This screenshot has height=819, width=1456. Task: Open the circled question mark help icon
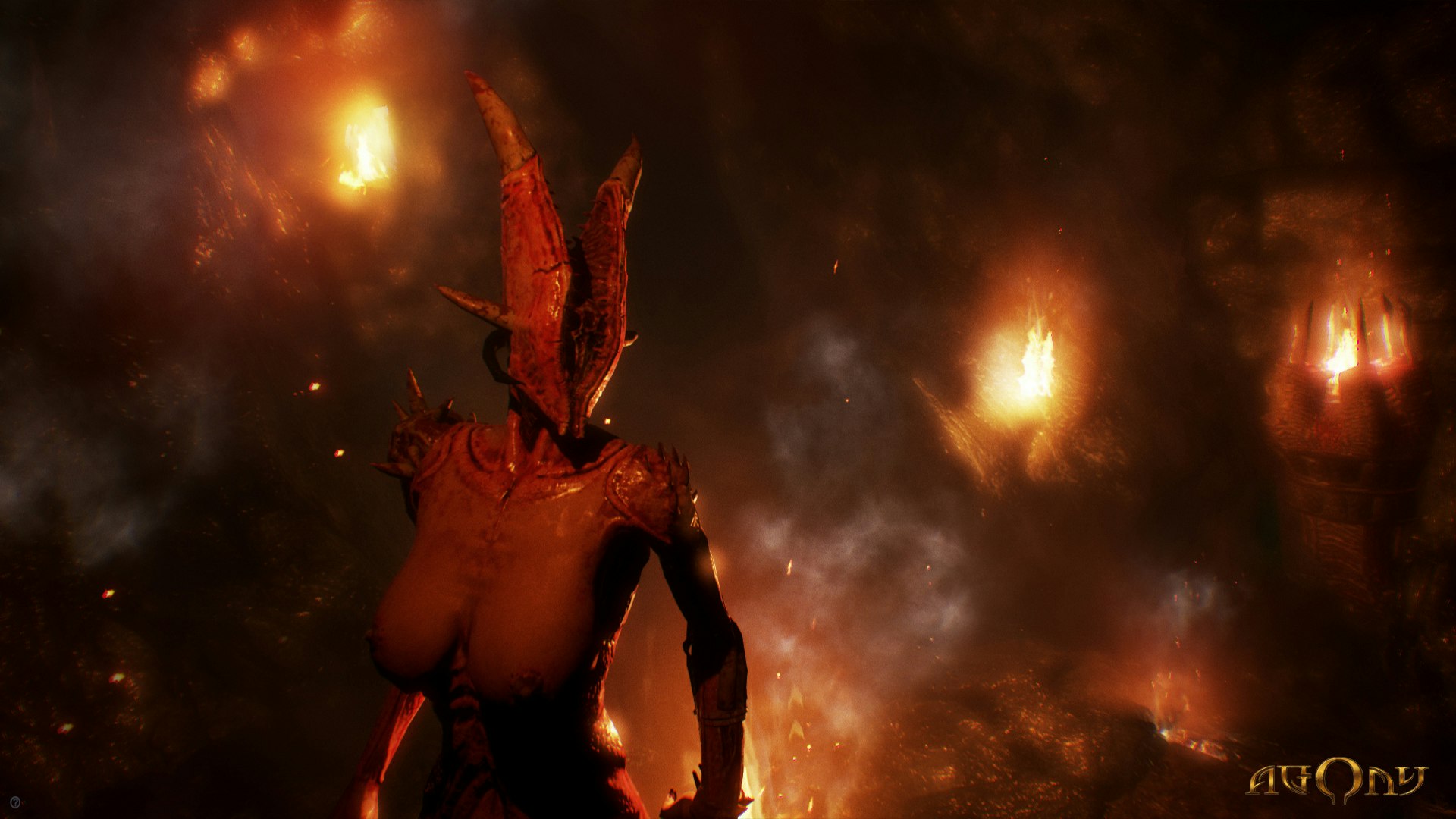pyautogui.click(x=15, y=802)
